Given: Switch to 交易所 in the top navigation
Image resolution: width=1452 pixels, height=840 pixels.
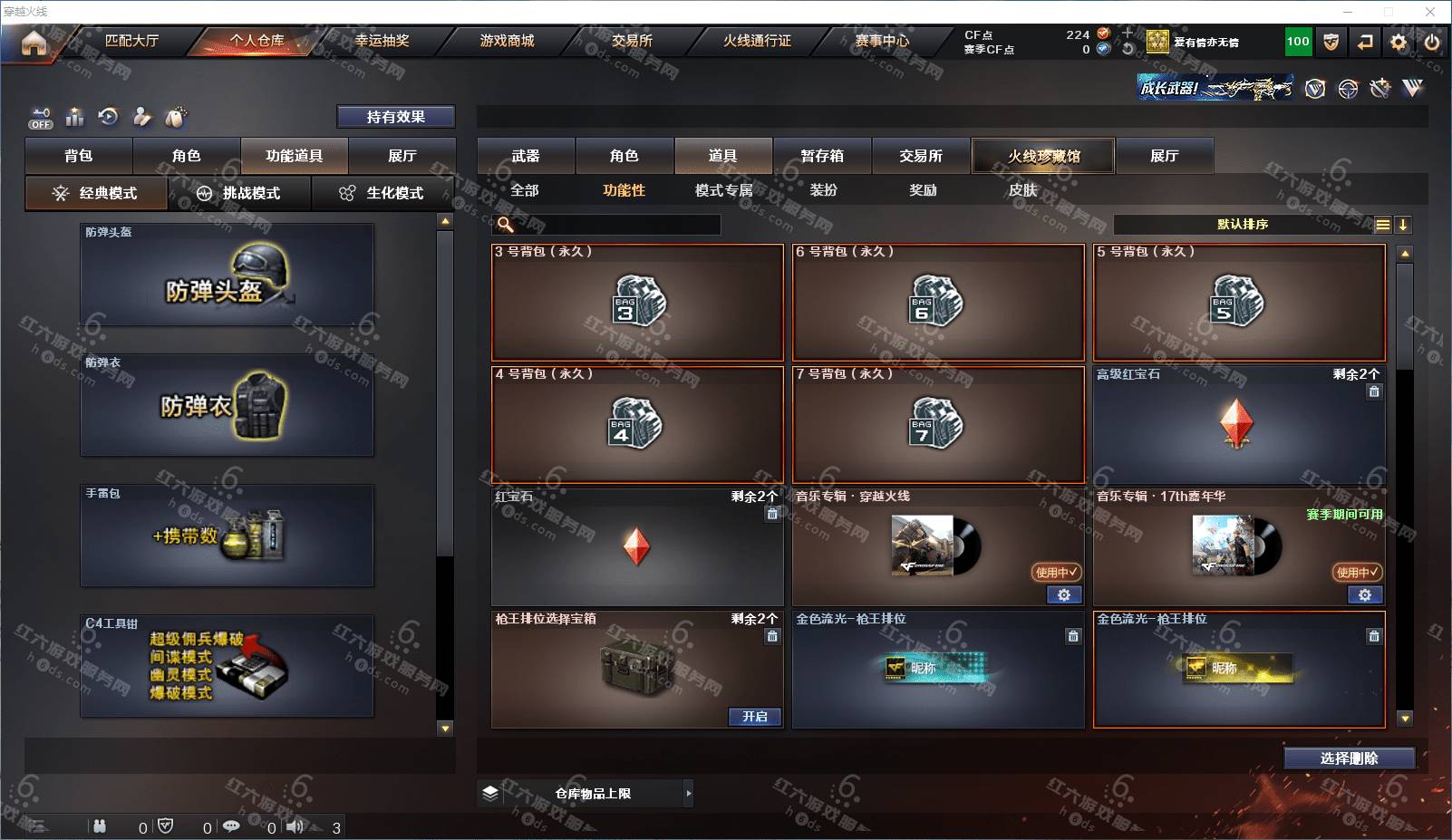Looking at the screenshot, I should point(632,41).
